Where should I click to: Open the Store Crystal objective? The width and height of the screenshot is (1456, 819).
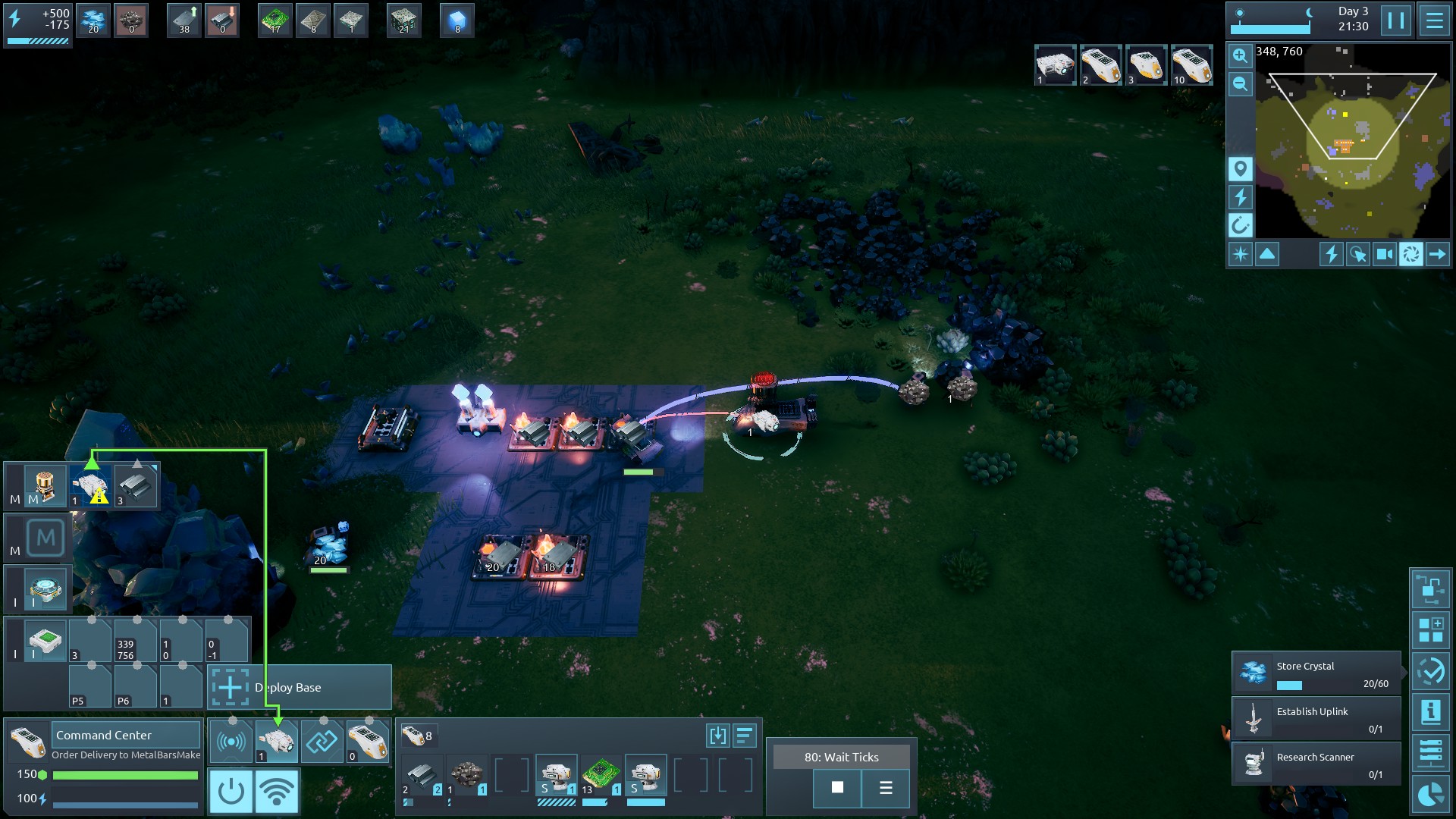pyautogui.click(x=1316, y=673)
